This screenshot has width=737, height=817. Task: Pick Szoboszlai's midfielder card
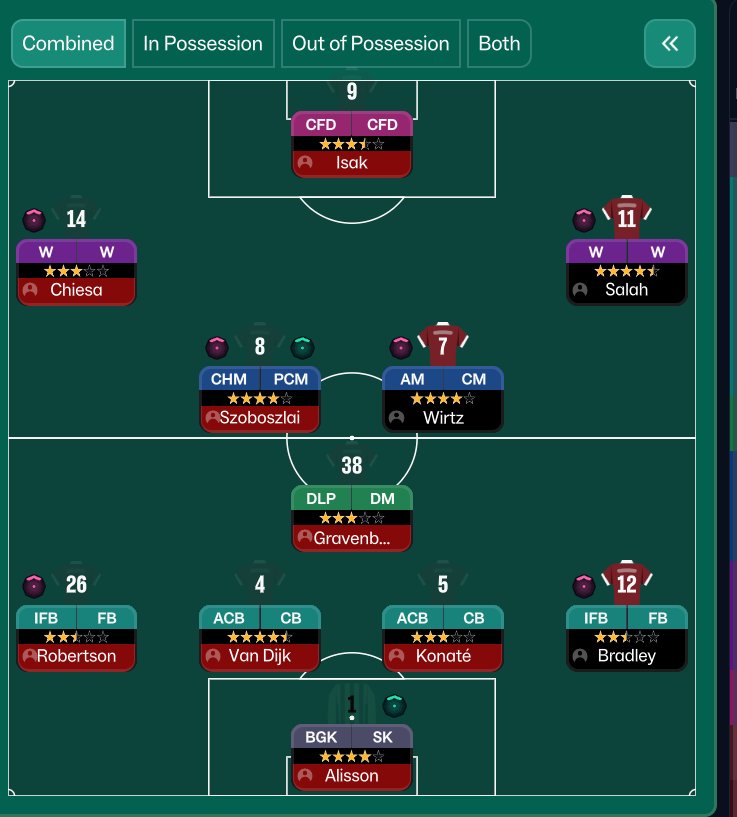tap(260, 399)
